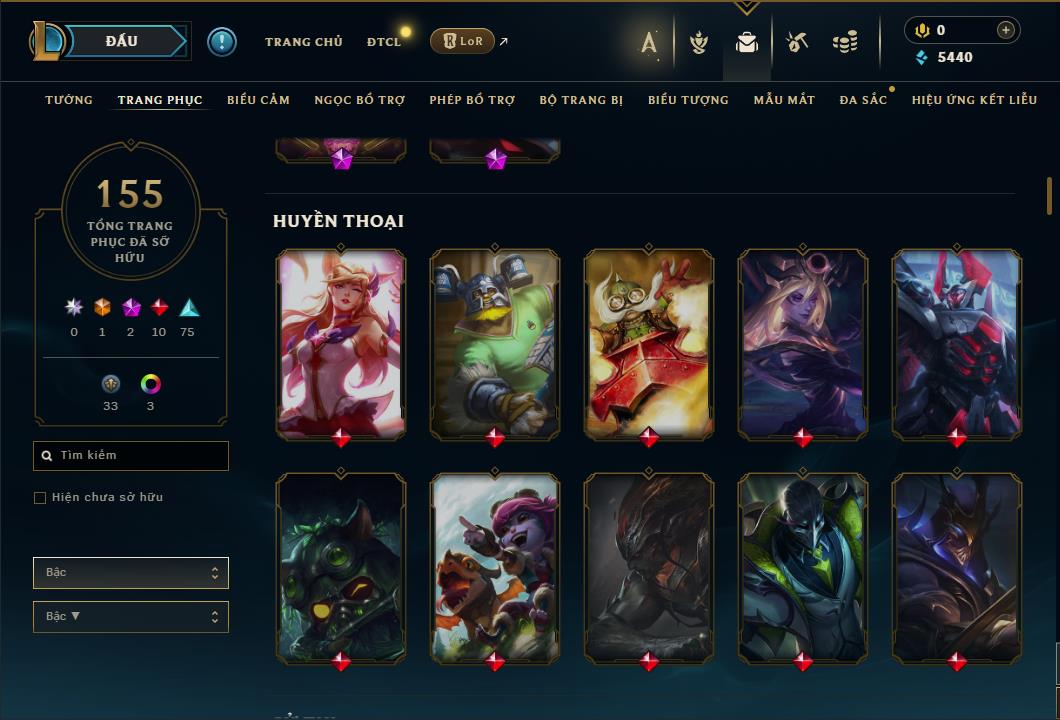Launch the LoR link button

(x=462, y=41)
